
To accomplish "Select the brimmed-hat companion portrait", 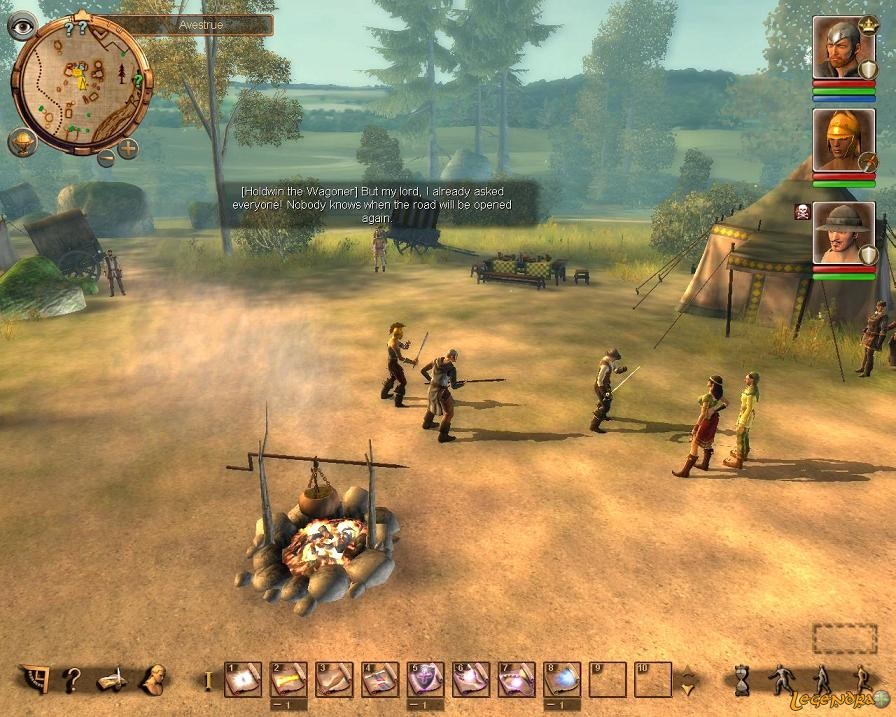I will (843, 233).
